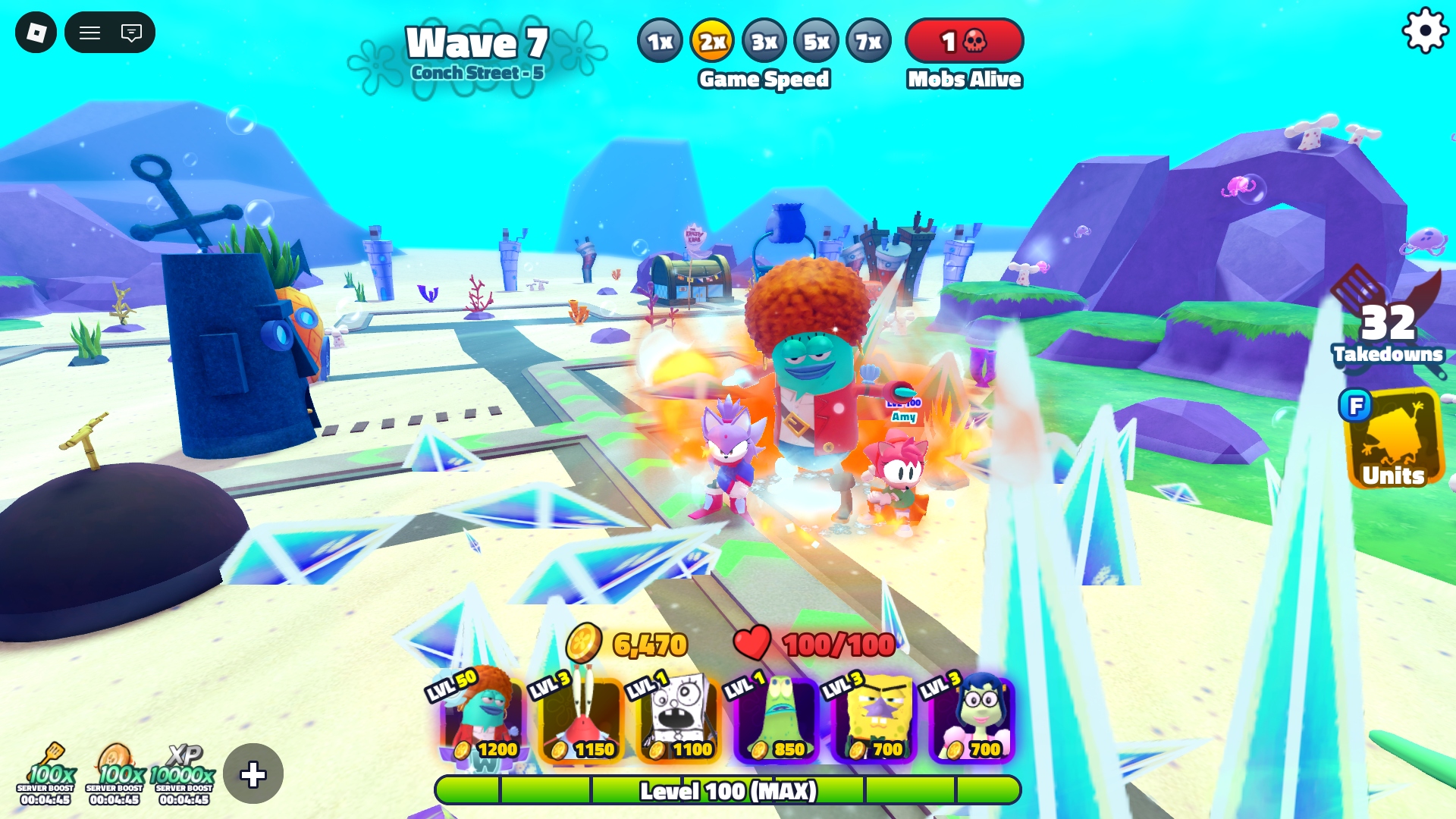Open the hamburger list menu
Image resolution: width=1456 pixels, height=819 pixels.
(90, 33)
